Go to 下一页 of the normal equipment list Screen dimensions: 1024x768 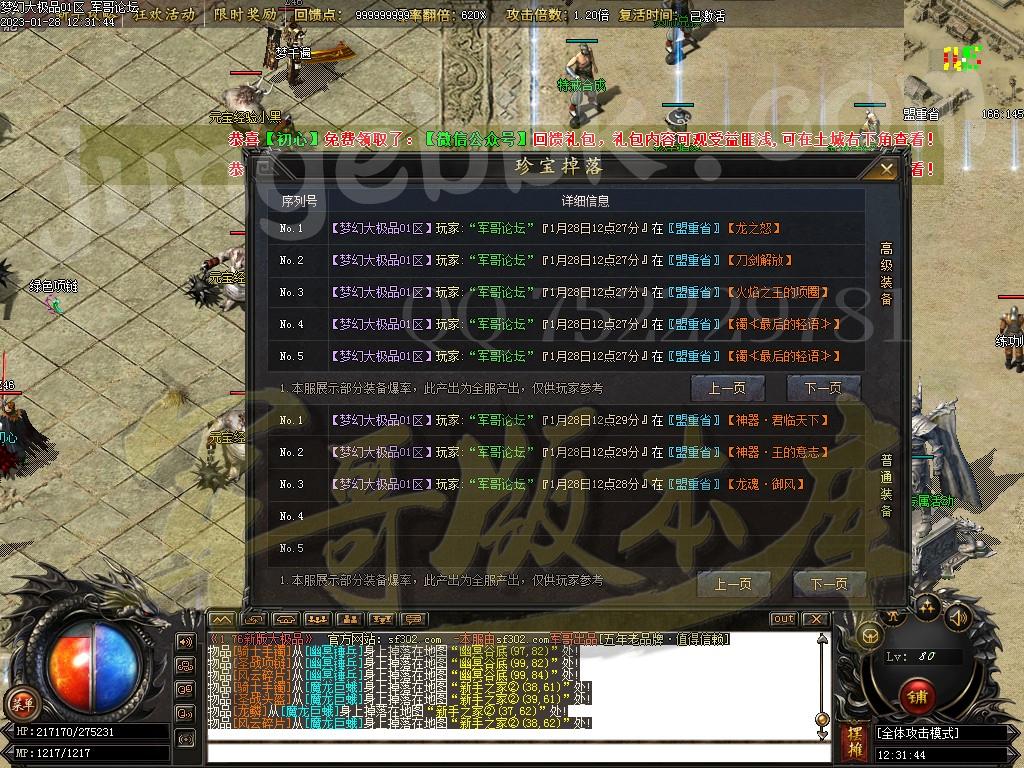[828, 584]
